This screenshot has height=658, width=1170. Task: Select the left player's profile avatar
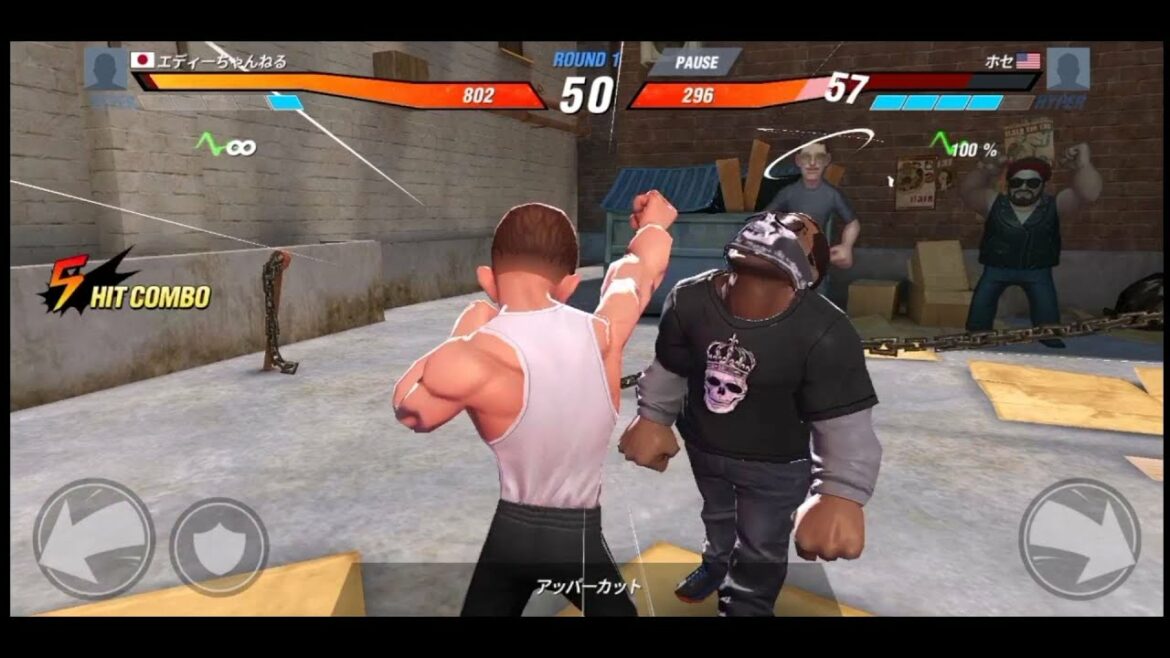[105, 68]
